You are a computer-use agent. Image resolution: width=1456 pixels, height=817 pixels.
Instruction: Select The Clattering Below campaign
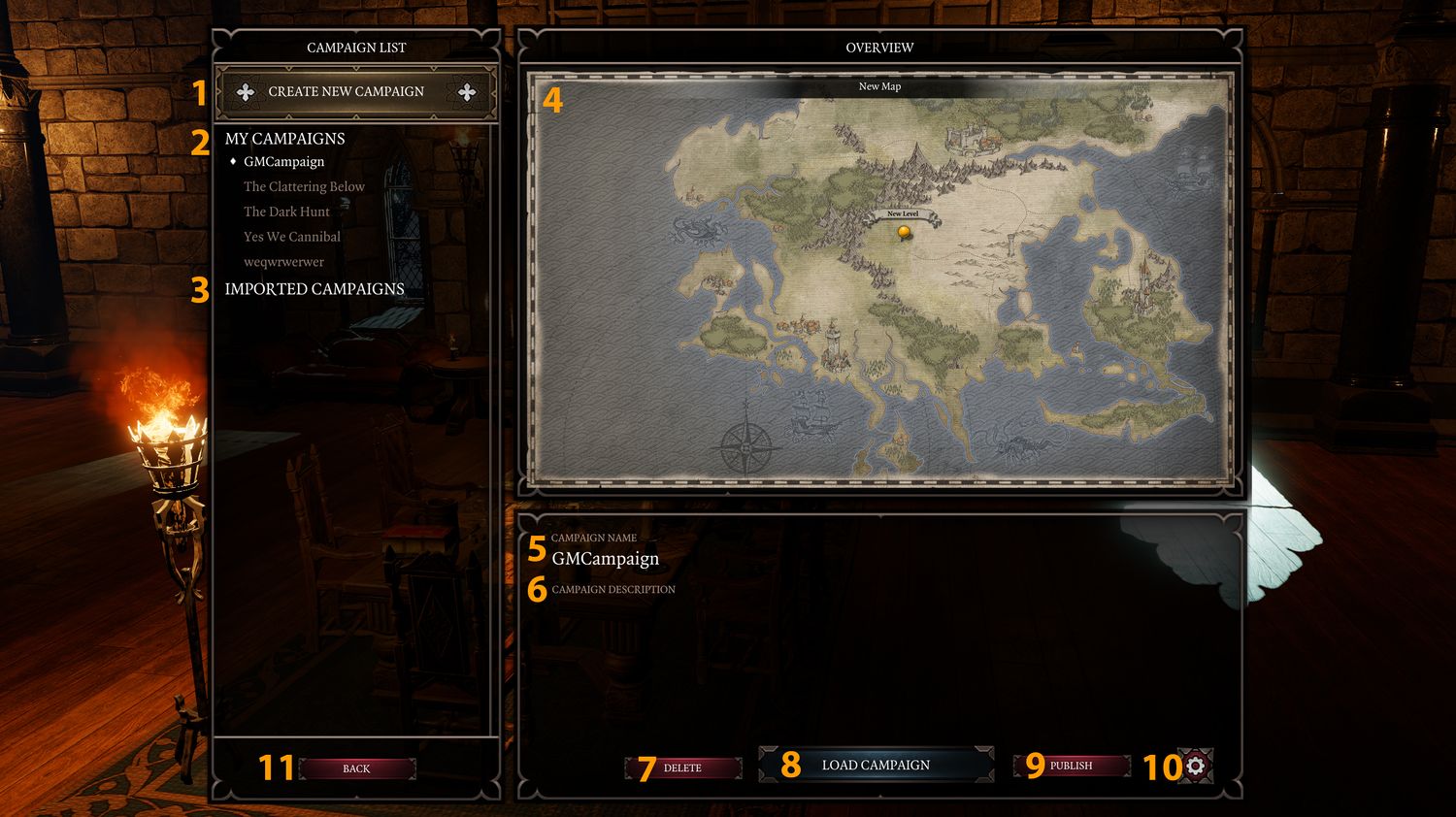[x=304, y=186]
